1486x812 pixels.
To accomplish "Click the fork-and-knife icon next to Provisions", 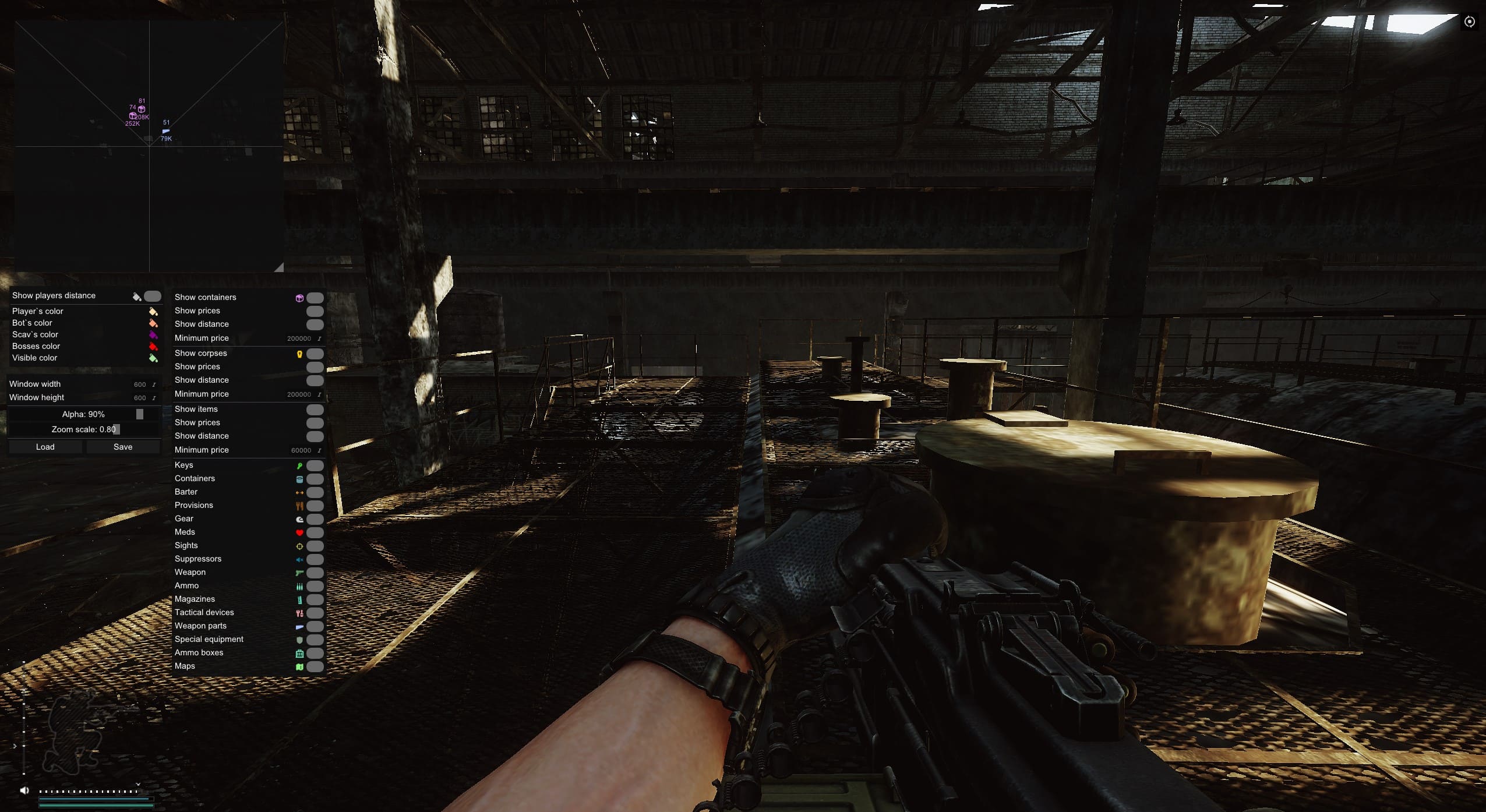I will coord(299,506).
